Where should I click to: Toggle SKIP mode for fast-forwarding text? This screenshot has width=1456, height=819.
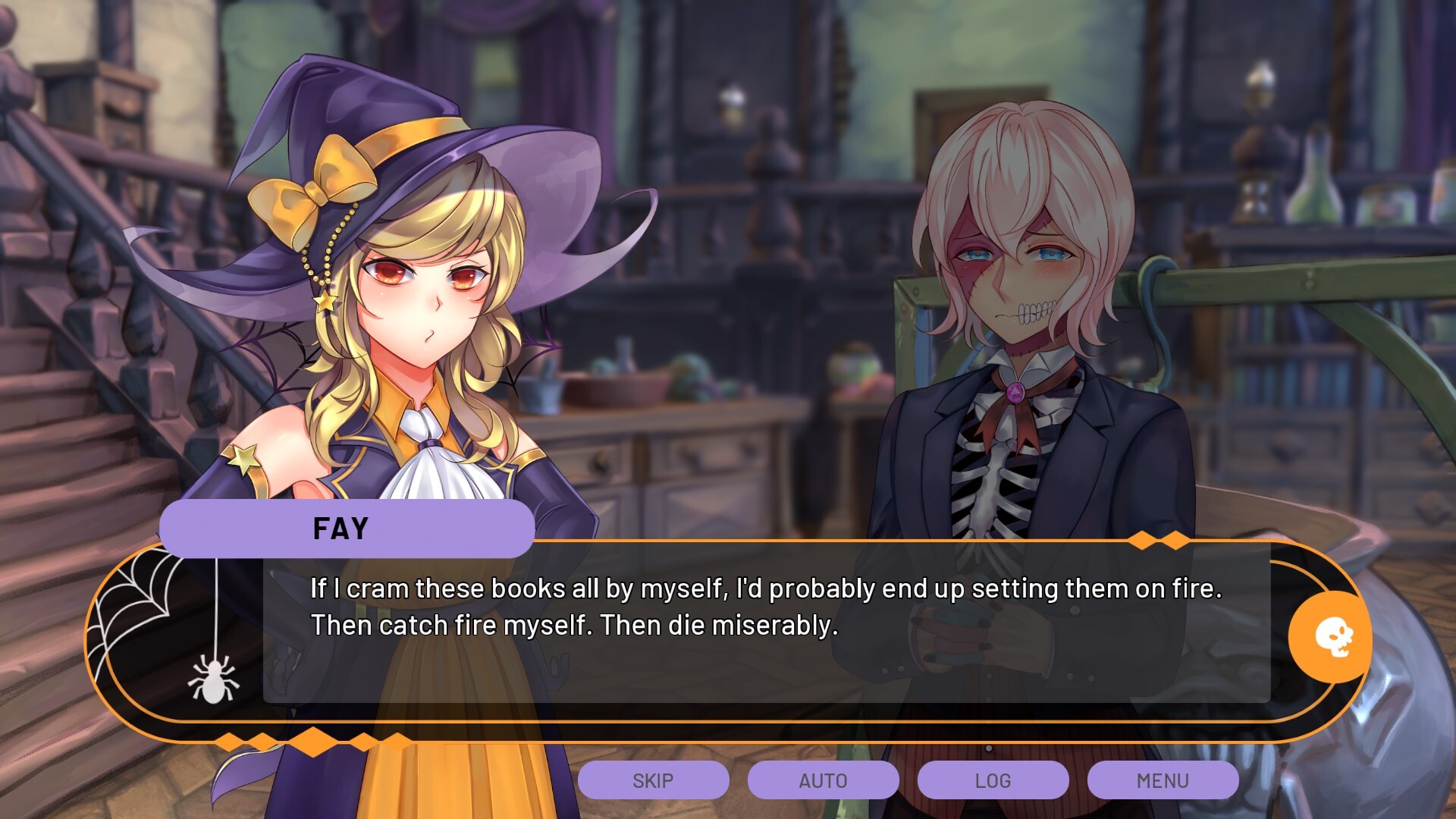click(x=654, y=780)
